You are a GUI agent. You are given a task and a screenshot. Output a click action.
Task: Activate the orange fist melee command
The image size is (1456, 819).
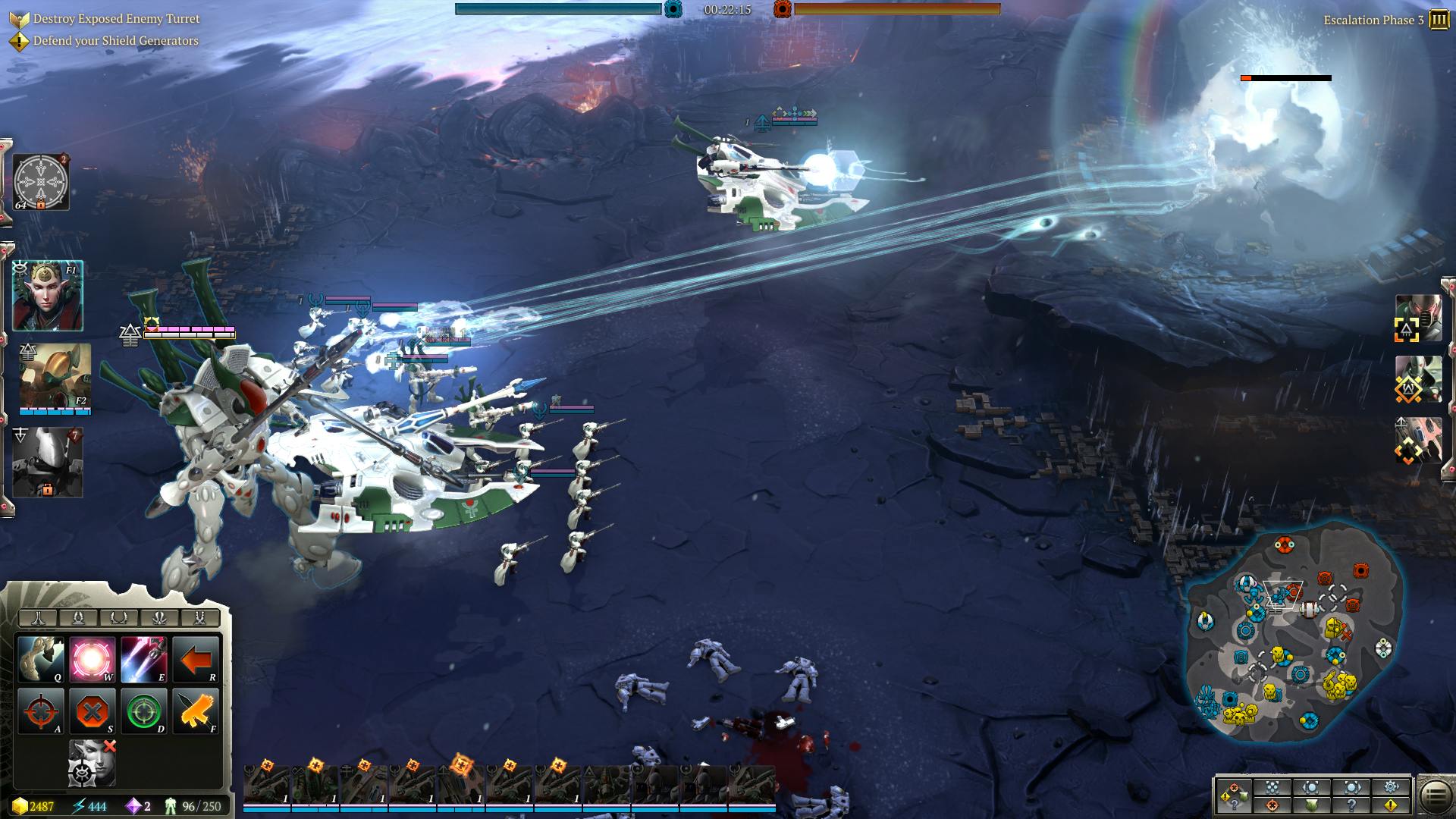click(x=195, y=711)
